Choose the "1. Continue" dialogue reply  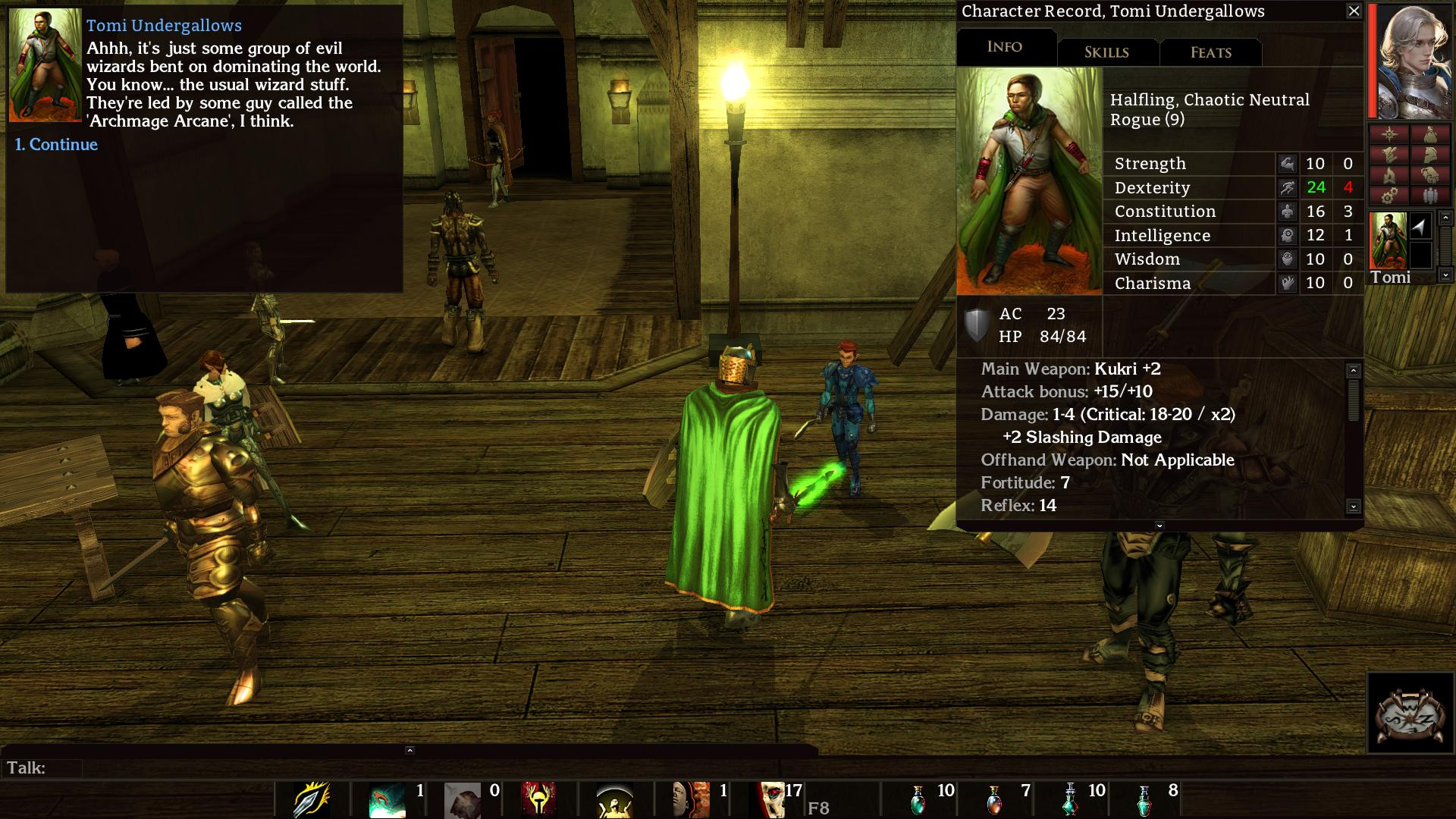[57, 145]
